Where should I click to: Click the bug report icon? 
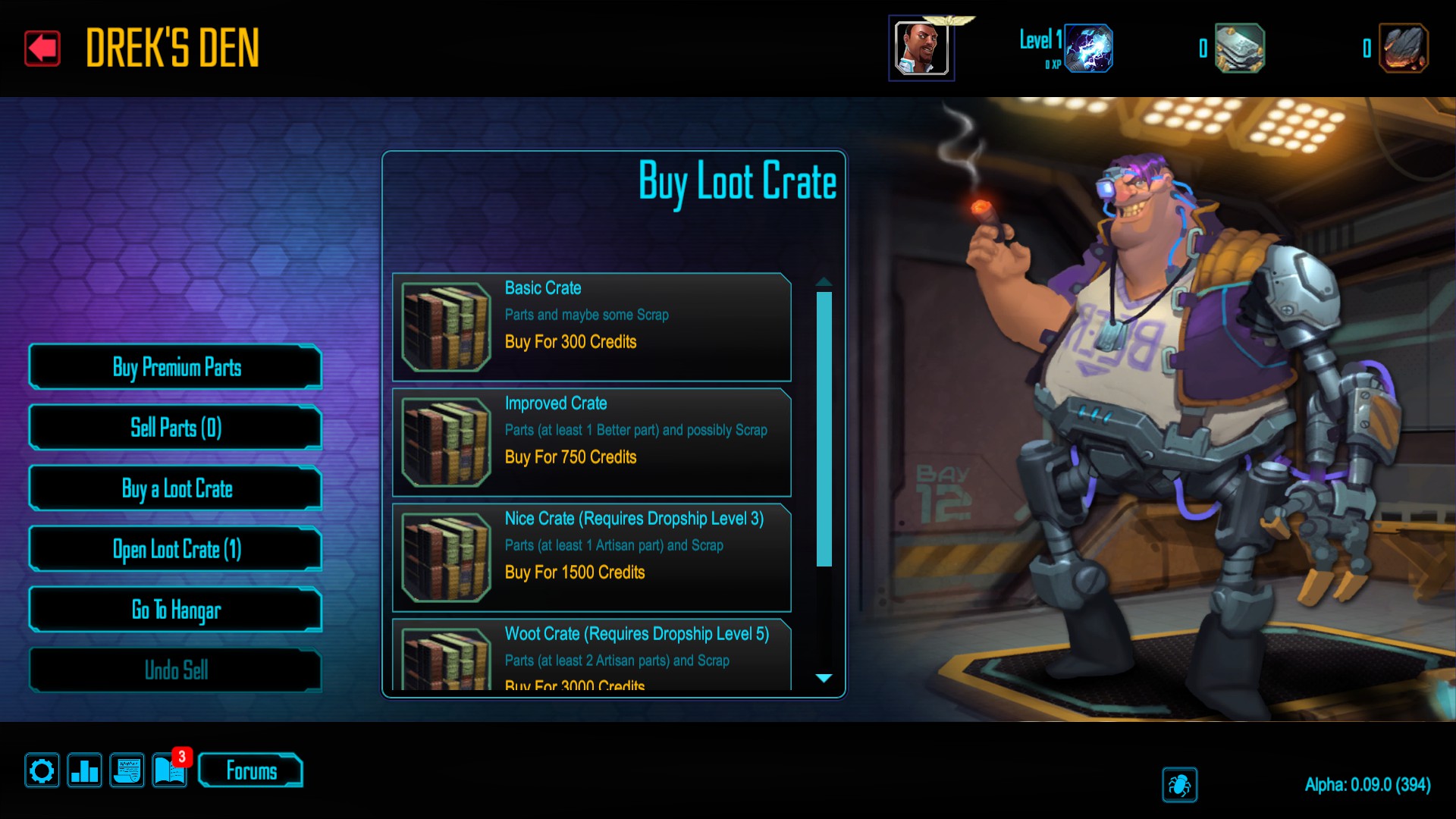click(1179, 785)
